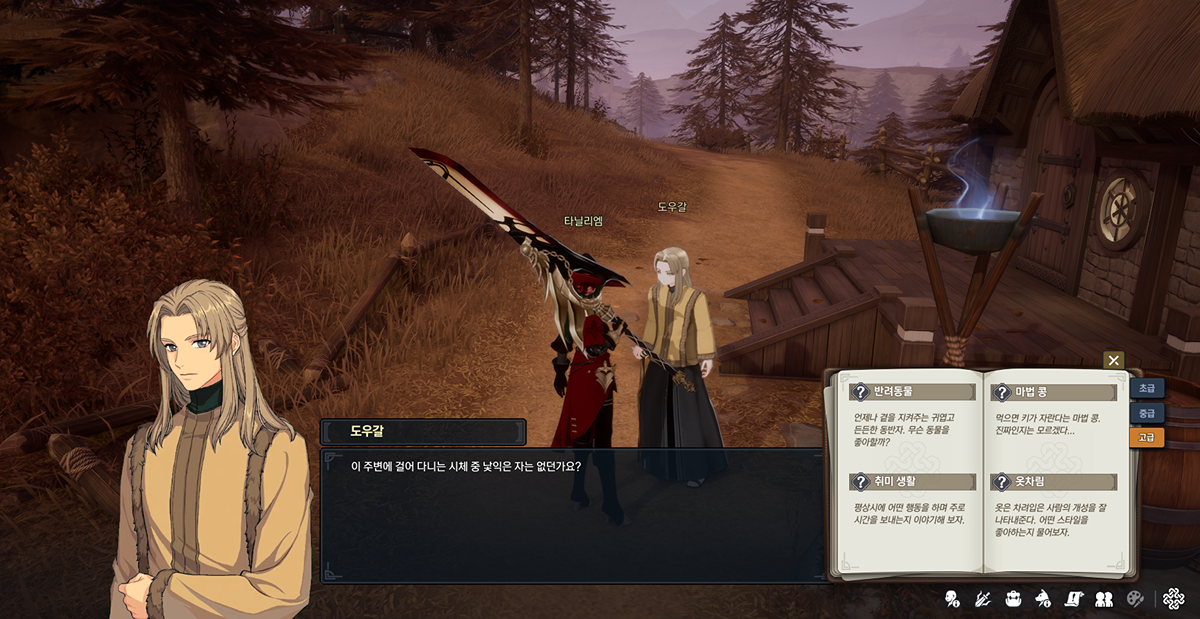Viewport: 1200px width, 619px height.
Task: Open the head profile info icon
Action: (x=952, y=599)
